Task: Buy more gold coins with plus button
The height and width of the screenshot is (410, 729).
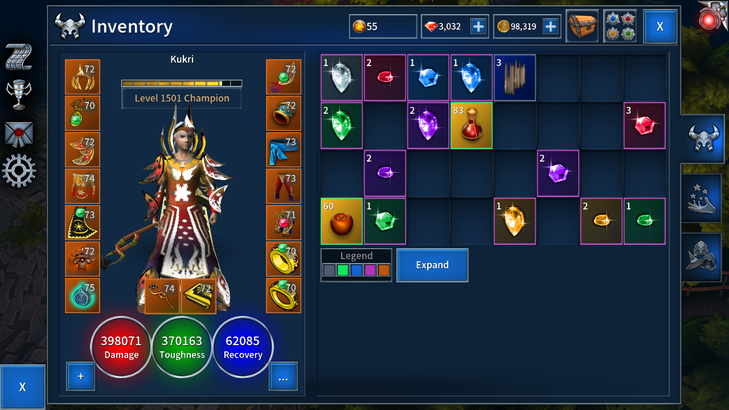Action: pos(550,26)
